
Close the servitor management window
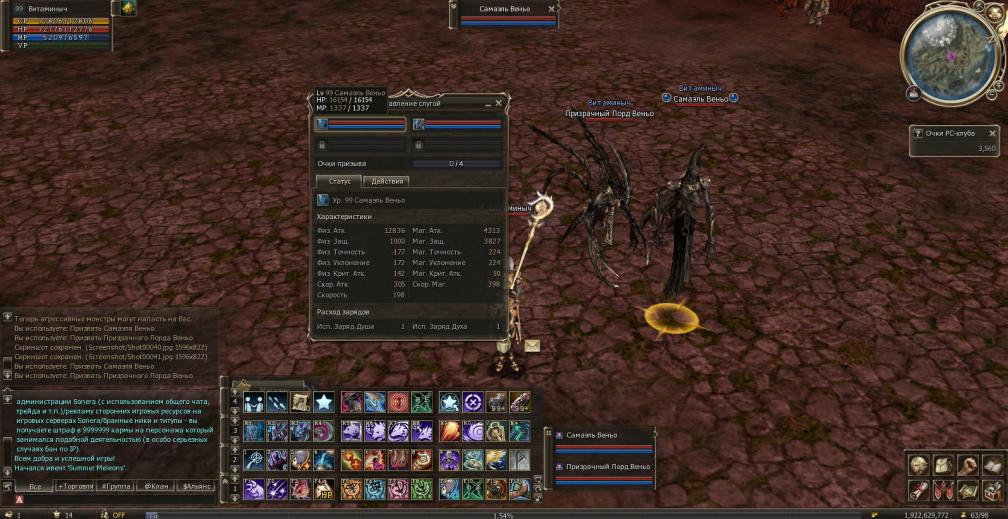(x=498, y=103)
